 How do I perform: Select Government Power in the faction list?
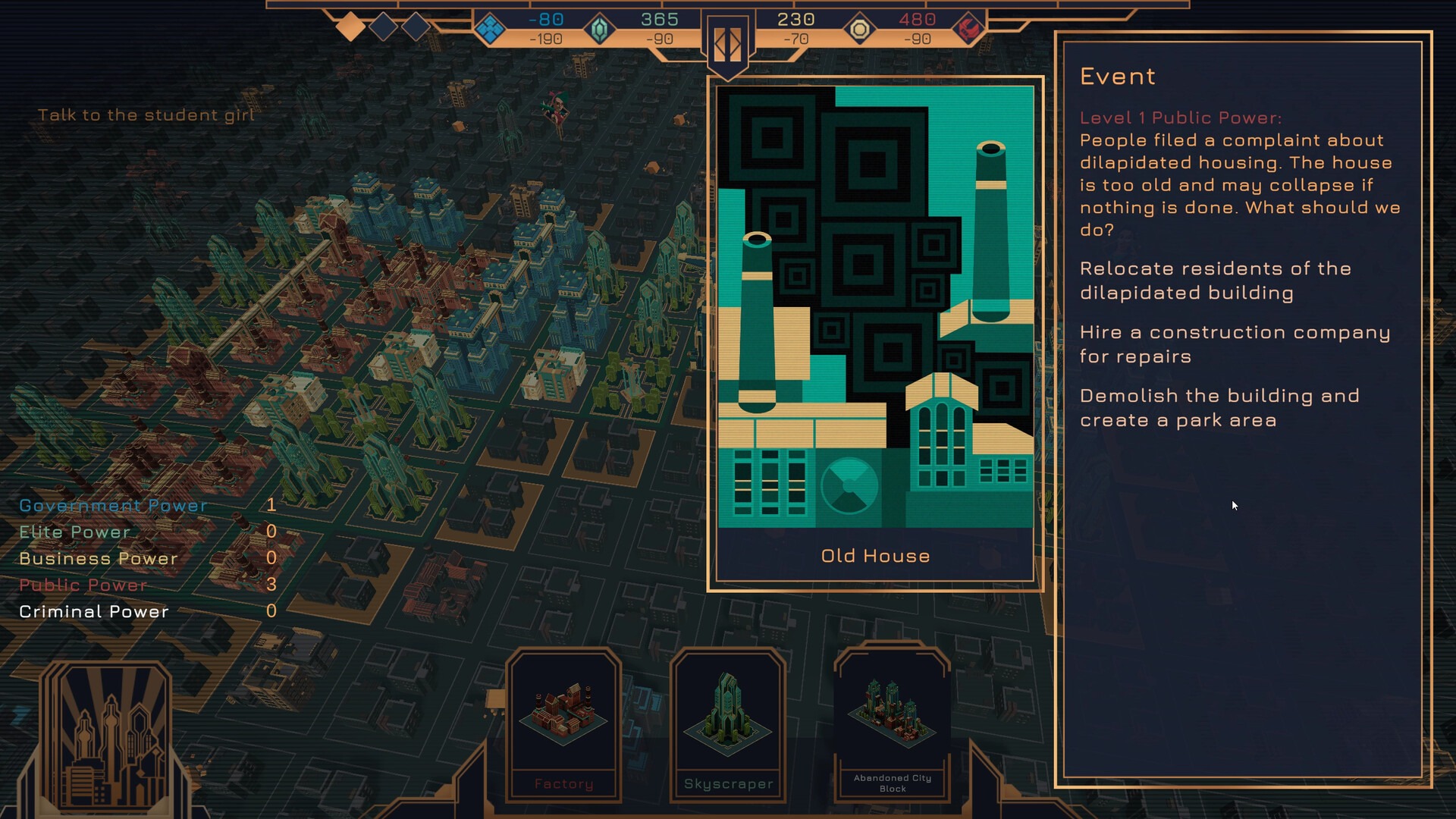(x=113, y=506)
